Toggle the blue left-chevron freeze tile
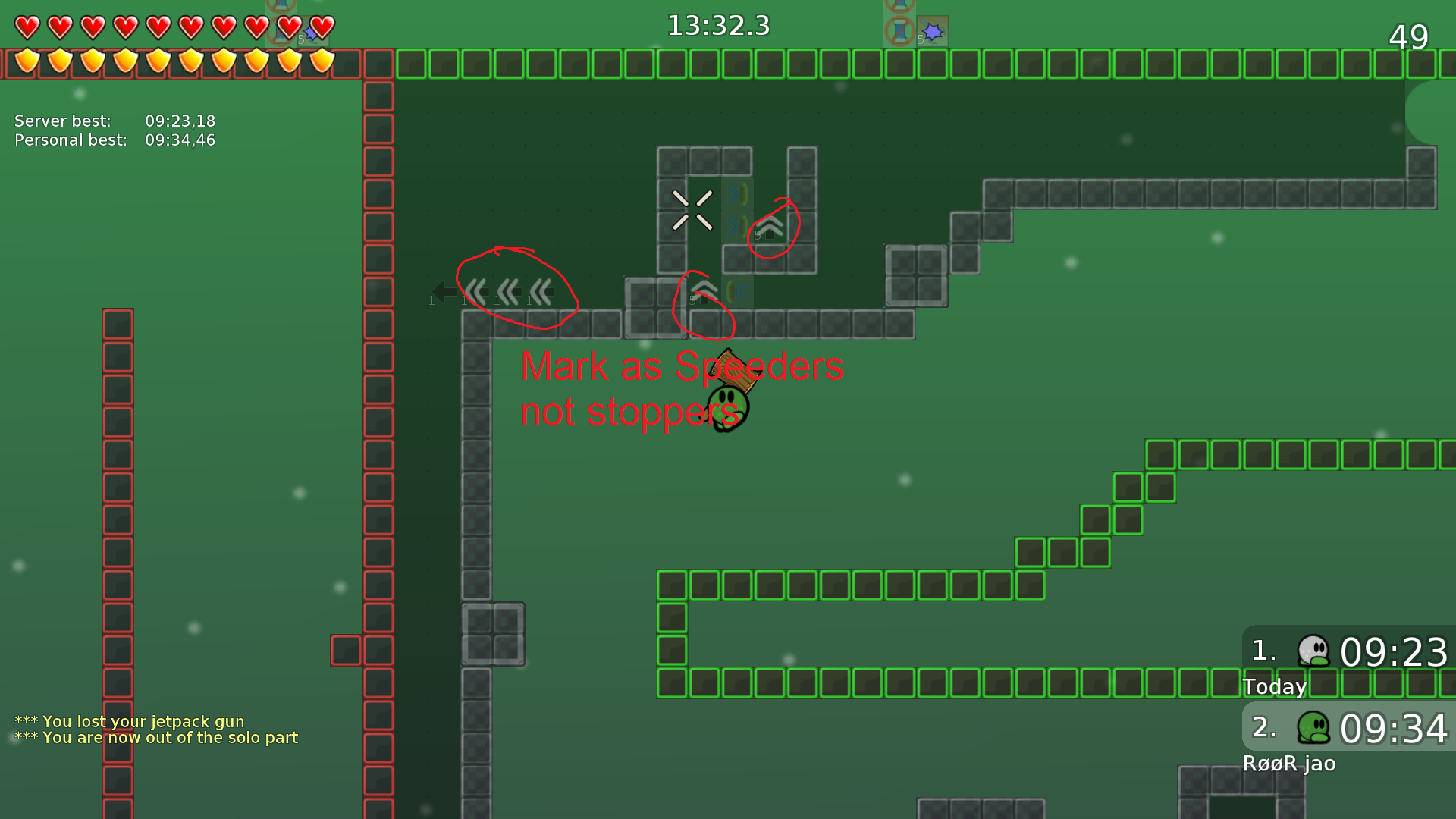This screenshot has width=1456, height=819. [x=739, y=290]
